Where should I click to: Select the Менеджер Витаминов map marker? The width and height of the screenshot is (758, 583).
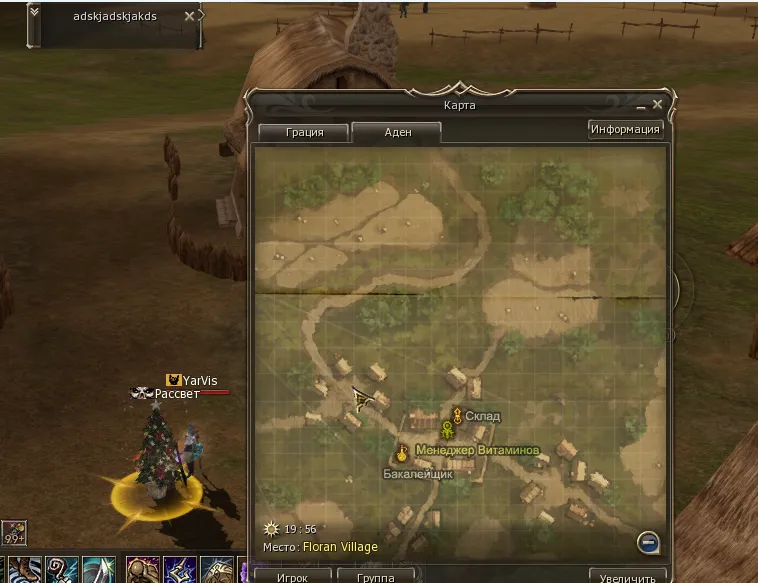point(448,429)
